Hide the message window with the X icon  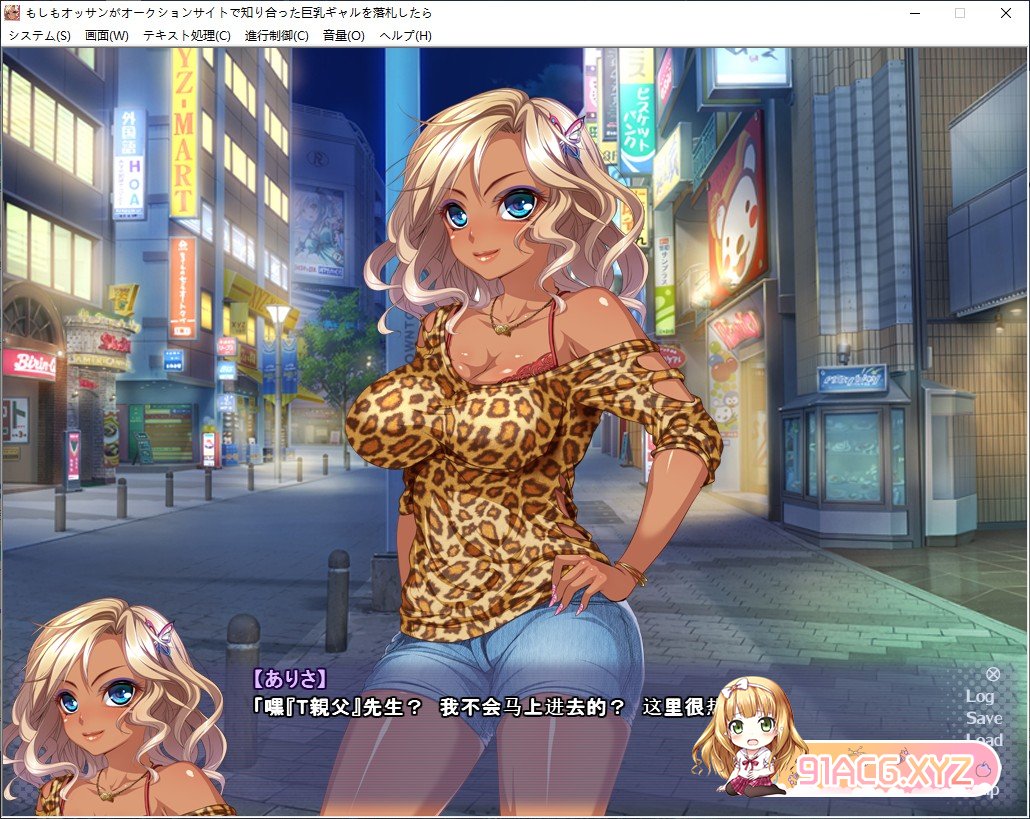click(x=993, y=675)
